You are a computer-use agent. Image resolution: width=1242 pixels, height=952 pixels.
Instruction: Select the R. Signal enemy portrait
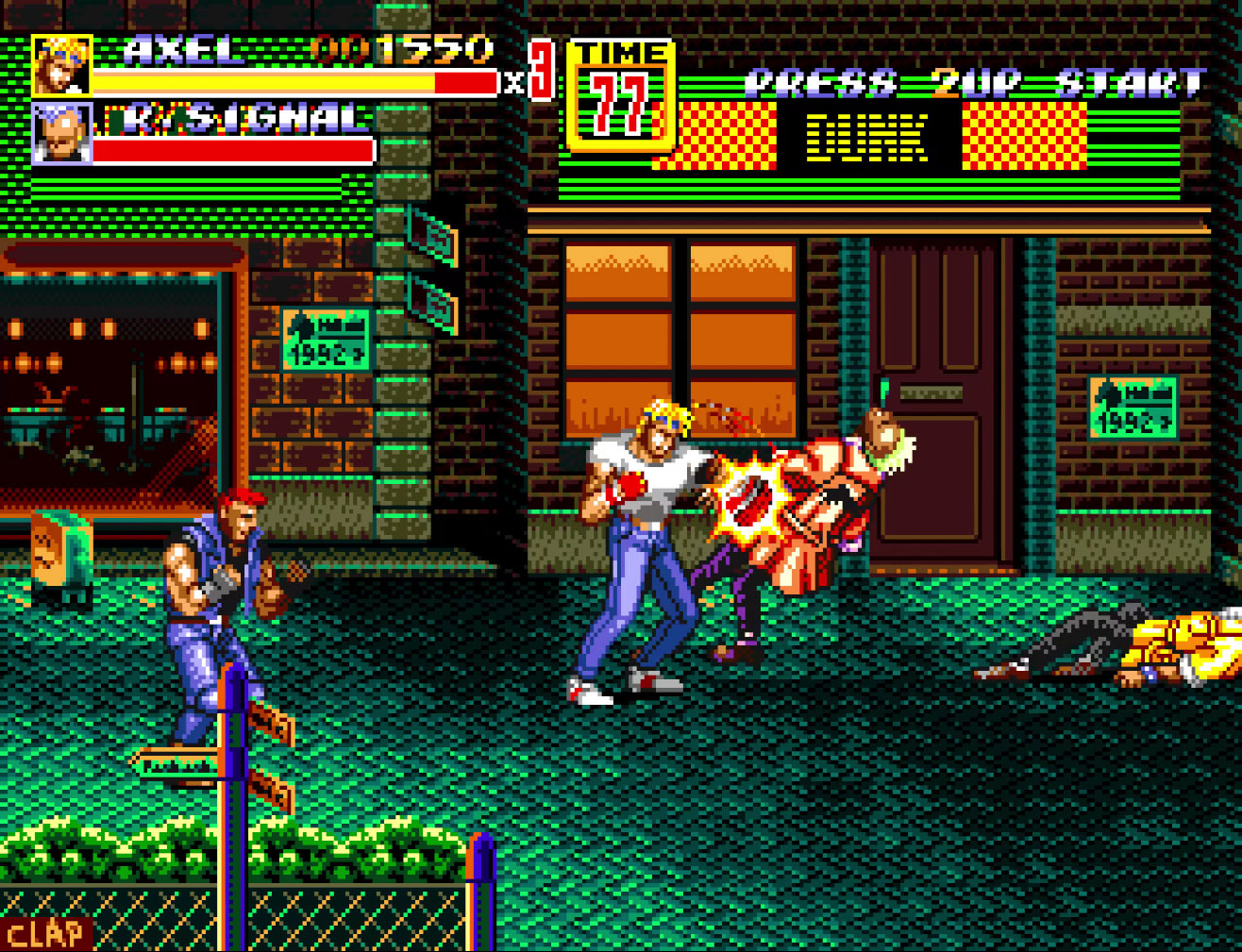tap(62, 133)
